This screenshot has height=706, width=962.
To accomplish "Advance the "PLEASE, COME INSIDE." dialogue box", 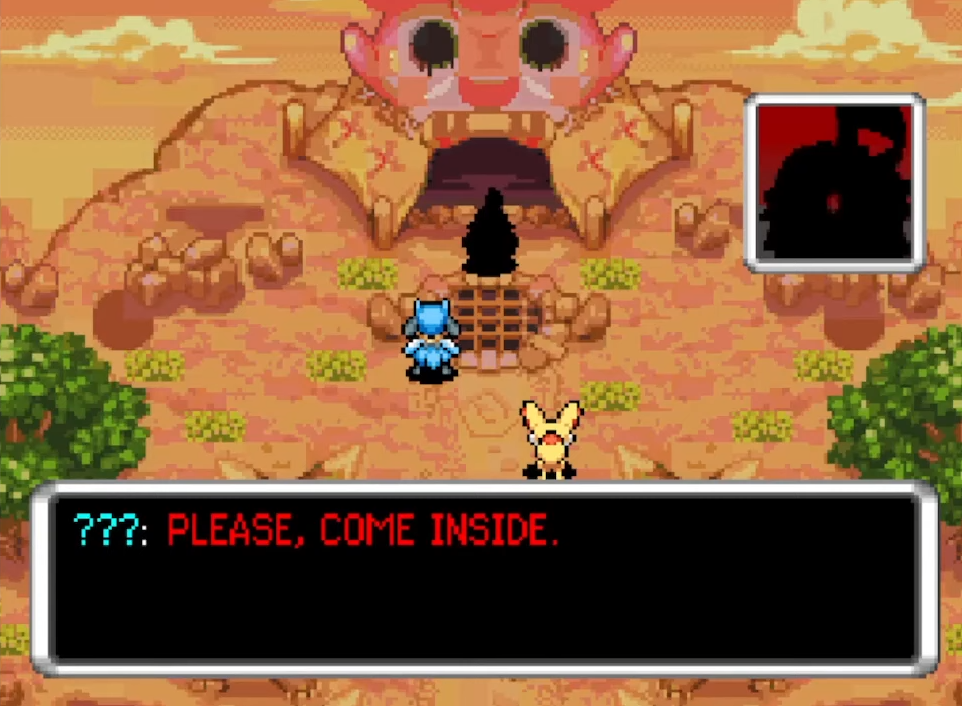I will coord(484,579).
